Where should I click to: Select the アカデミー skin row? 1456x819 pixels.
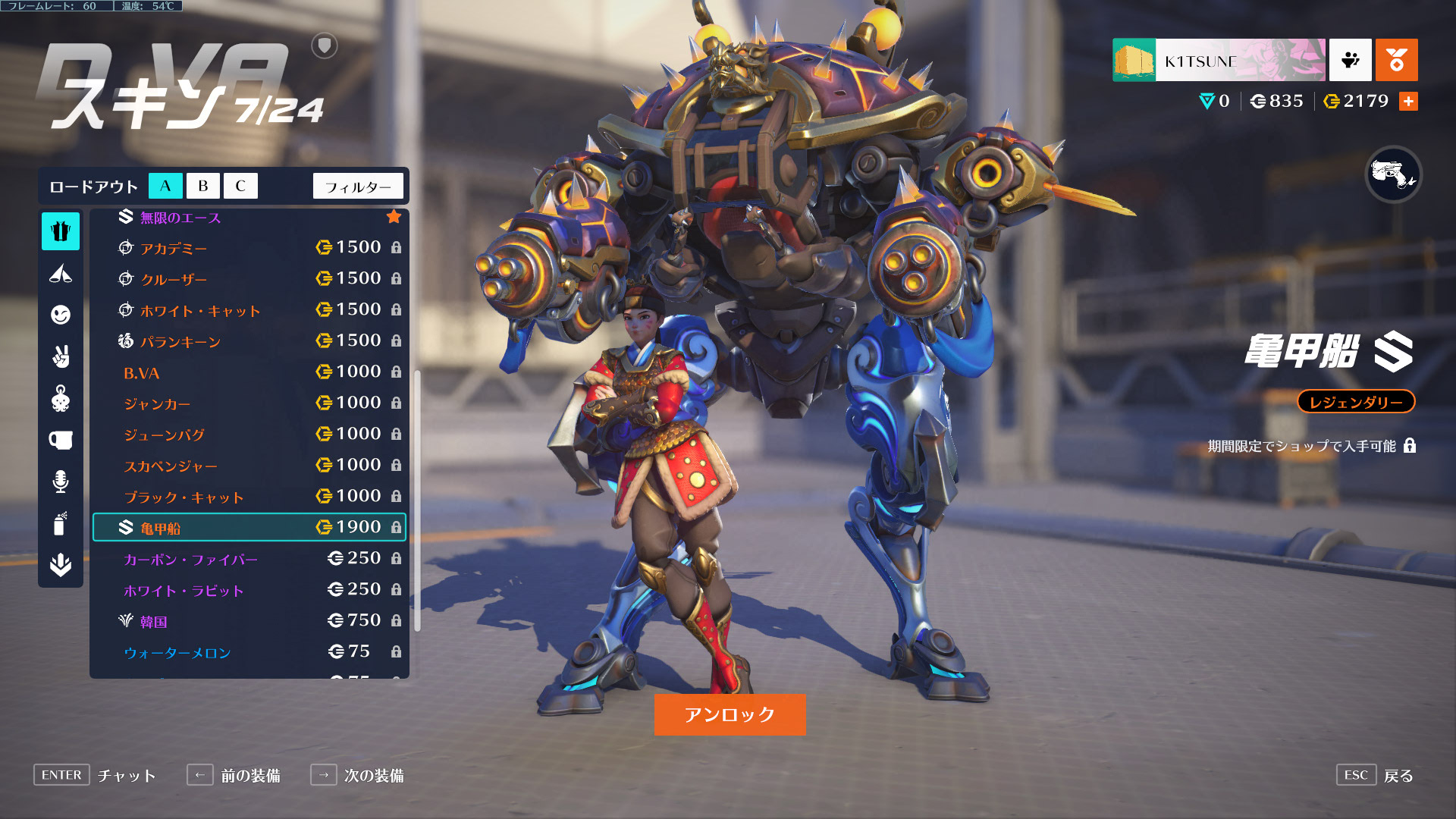tap(249, 248)
